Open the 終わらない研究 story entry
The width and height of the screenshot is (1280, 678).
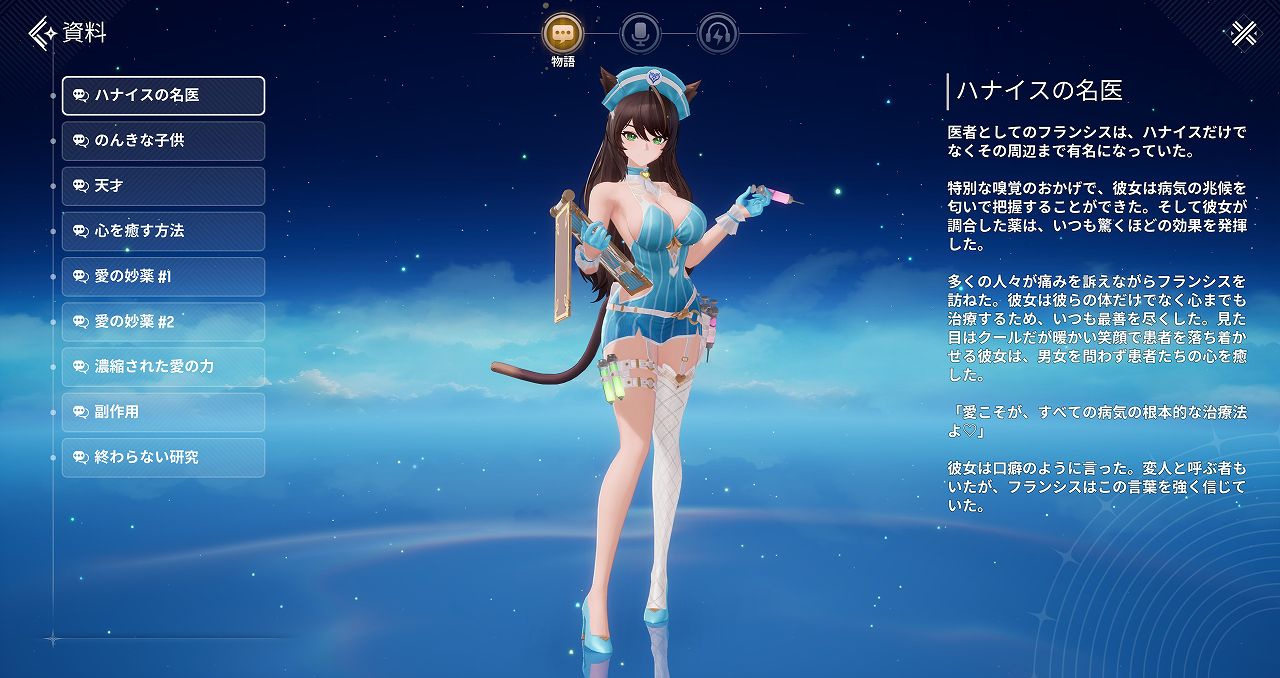(163, 457)
